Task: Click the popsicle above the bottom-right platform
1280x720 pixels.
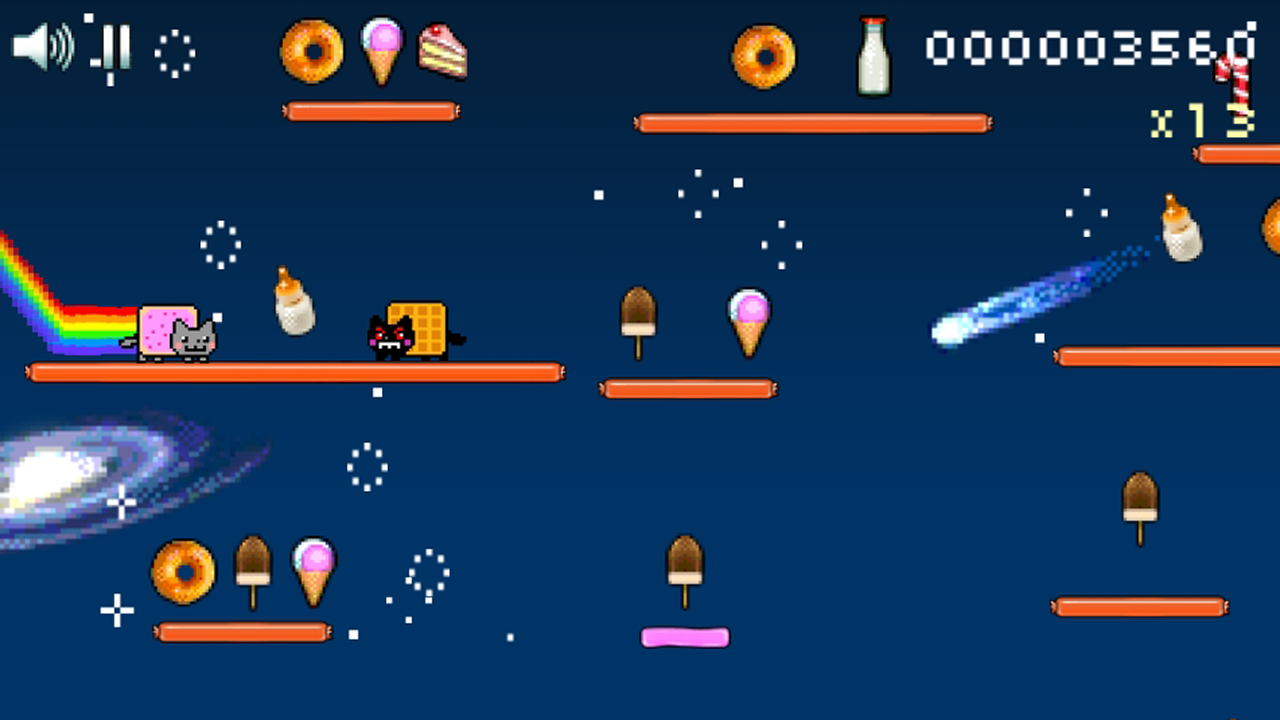Action: [1142, 500]
